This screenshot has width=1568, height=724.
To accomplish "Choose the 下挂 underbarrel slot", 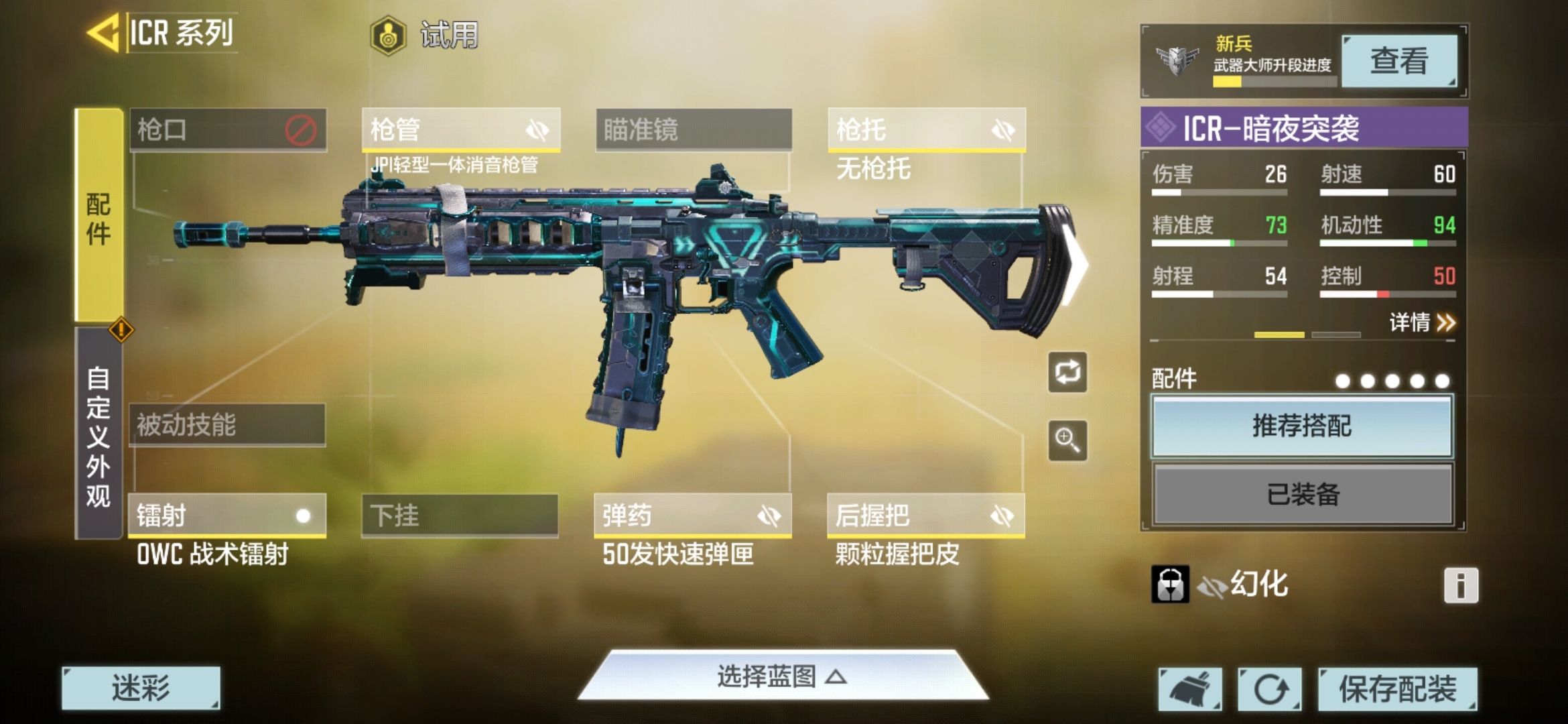I will click(x=460, y=516).
